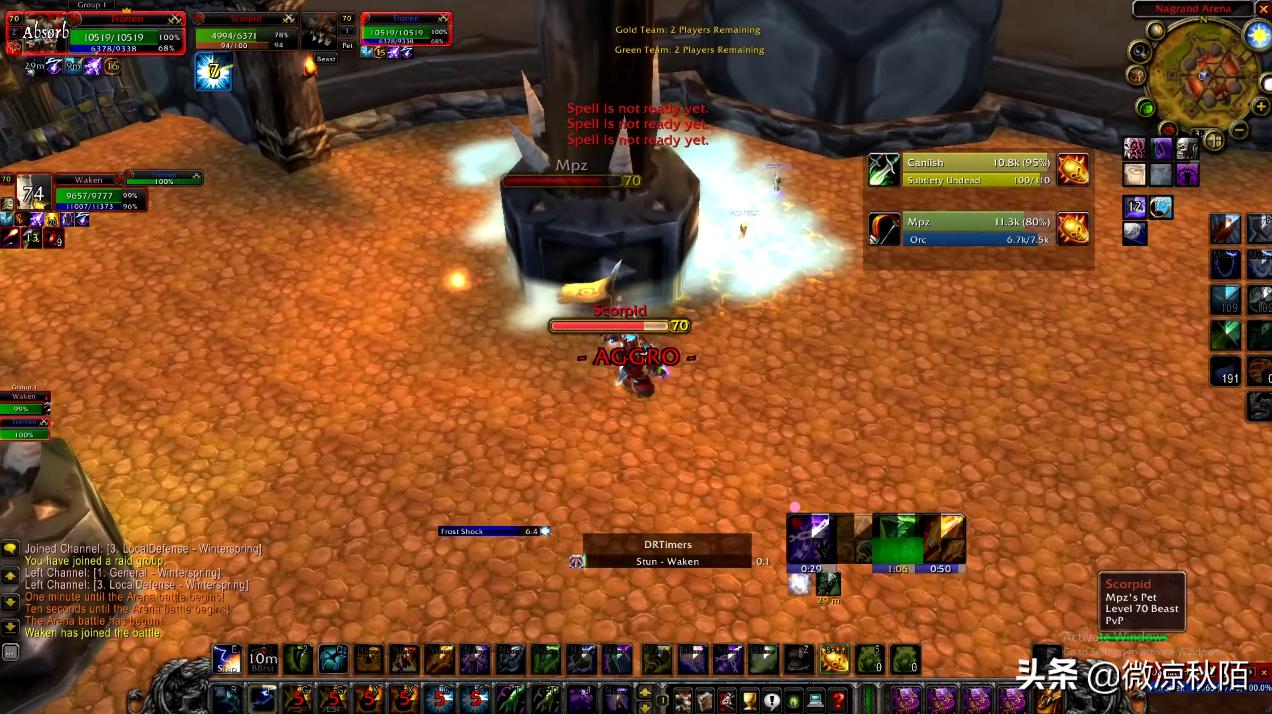Zoom out on the minimap
This screenshot has height=714, width=1272.
[1238, 130]
